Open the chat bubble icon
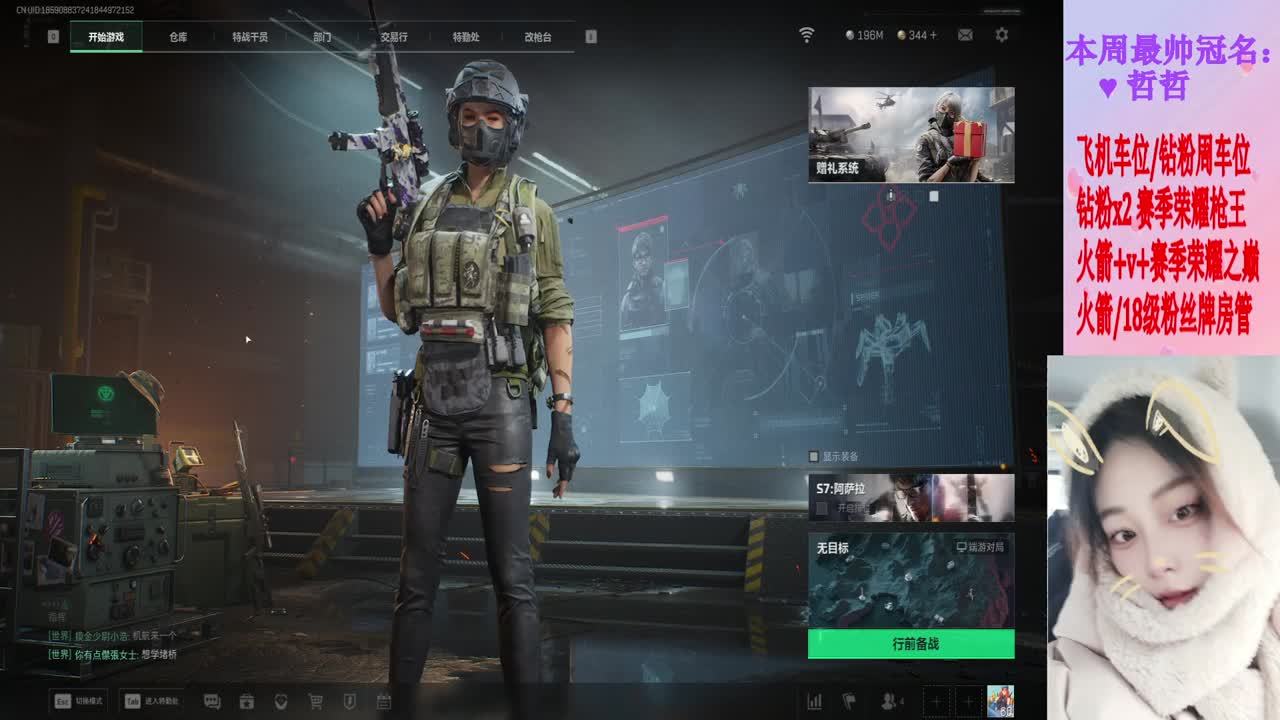Image resolution: width=1280 pixels, height=720 pixels. pos(212,702)
